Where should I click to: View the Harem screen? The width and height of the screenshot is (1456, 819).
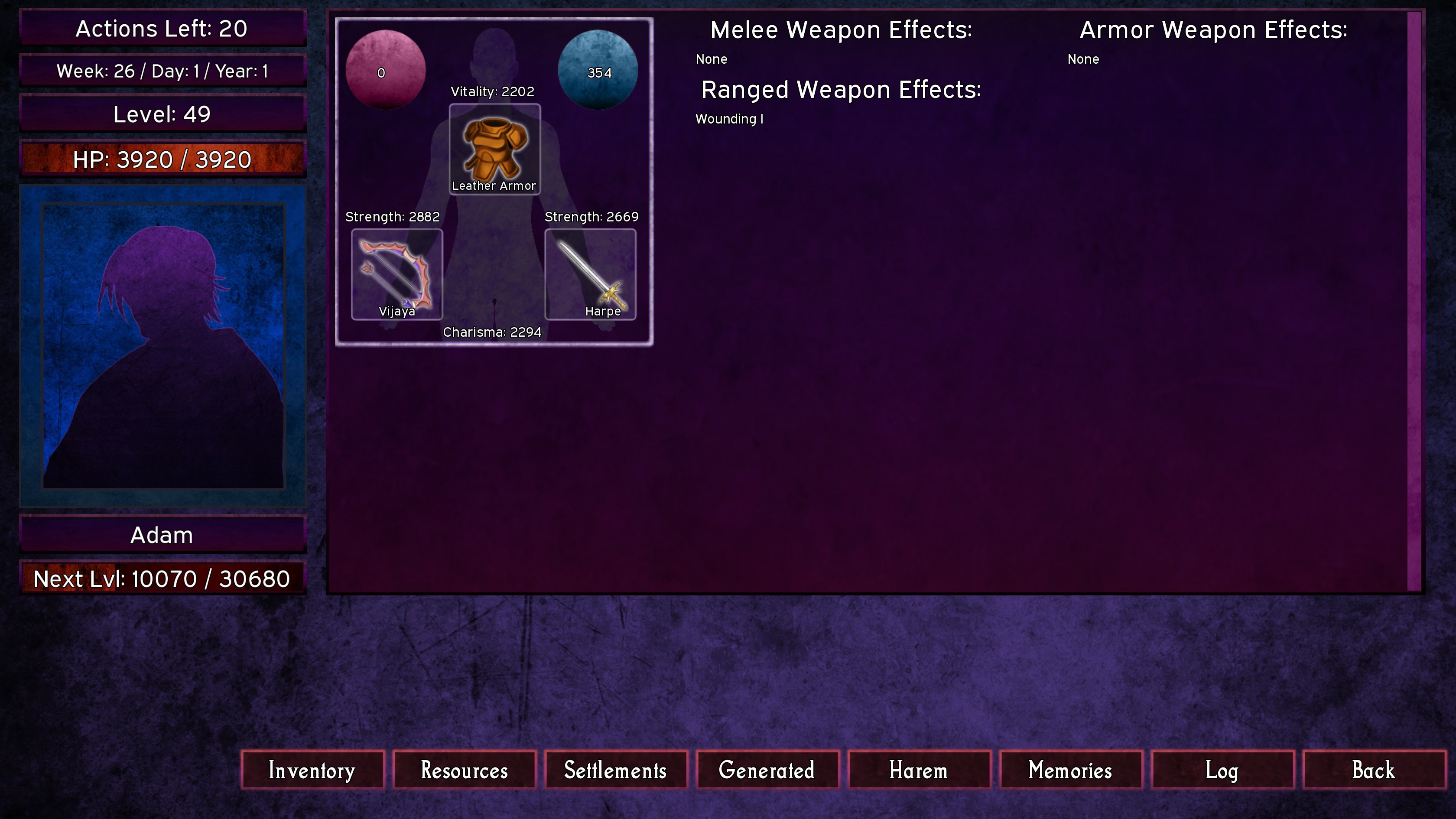[x=919, y=770]
